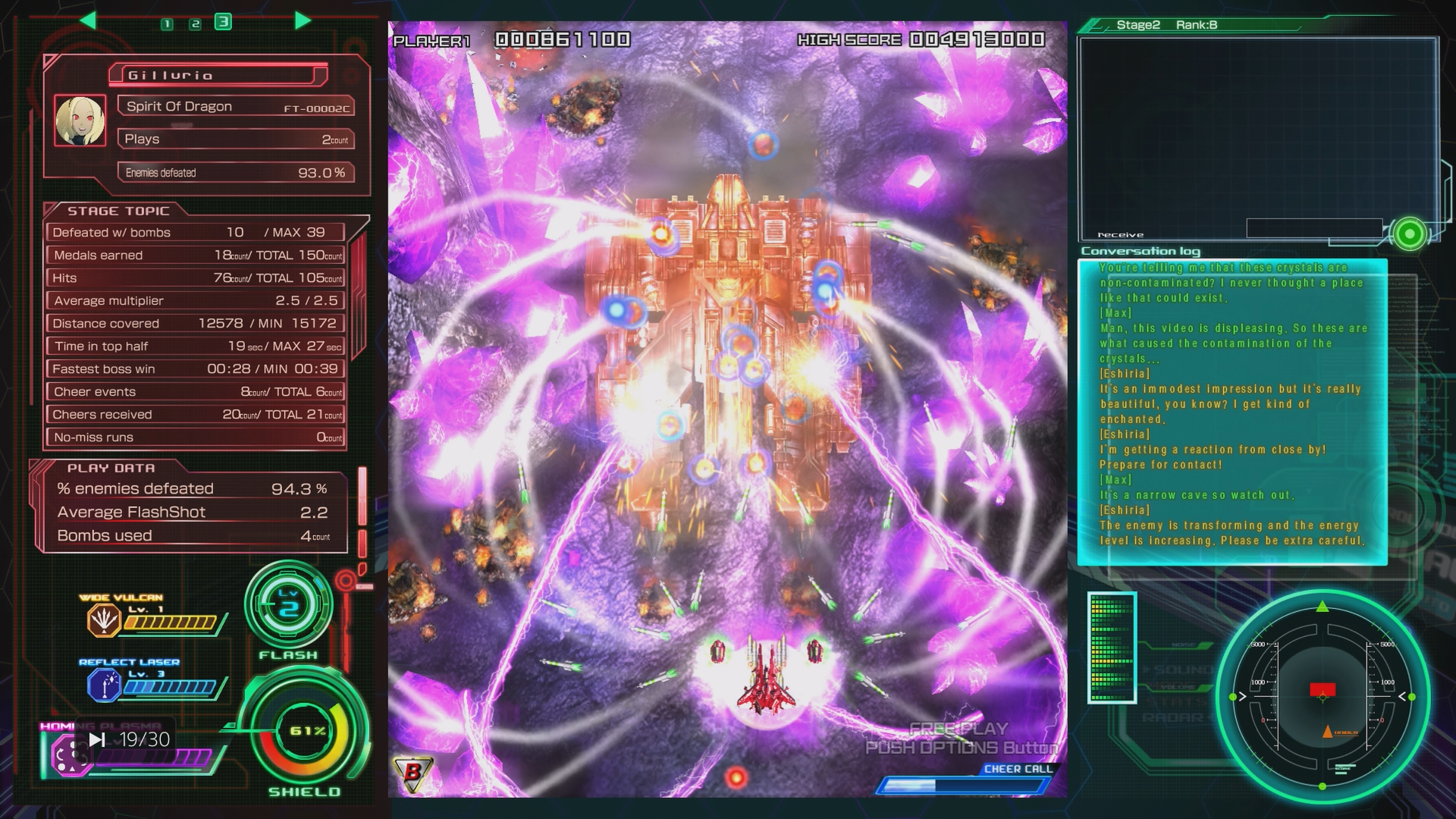Click the green receive indicator button
Screen dimensions: 1456x819
pos(1410,234)
